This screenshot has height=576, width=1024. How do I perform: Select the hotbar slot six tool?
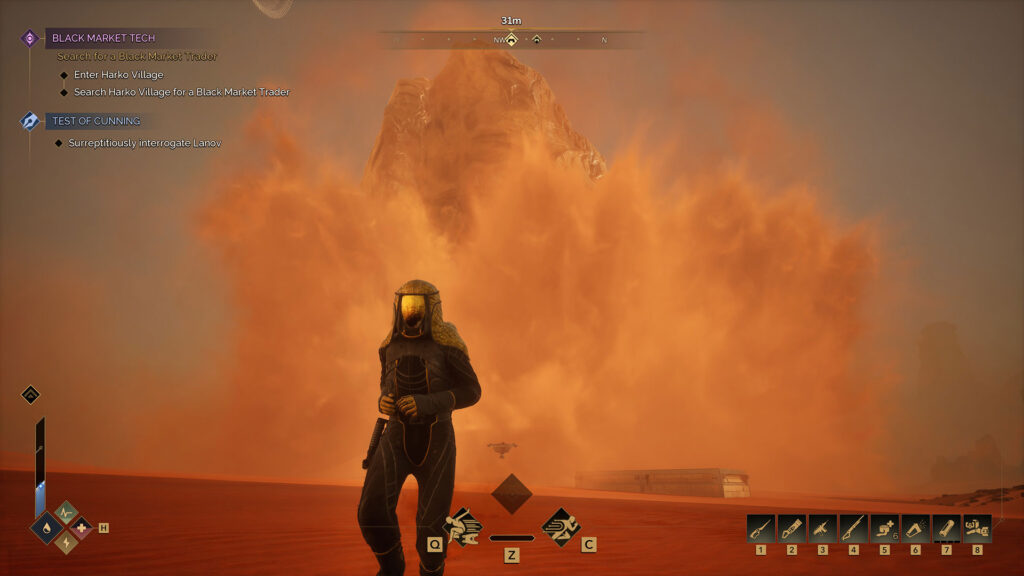915,528
